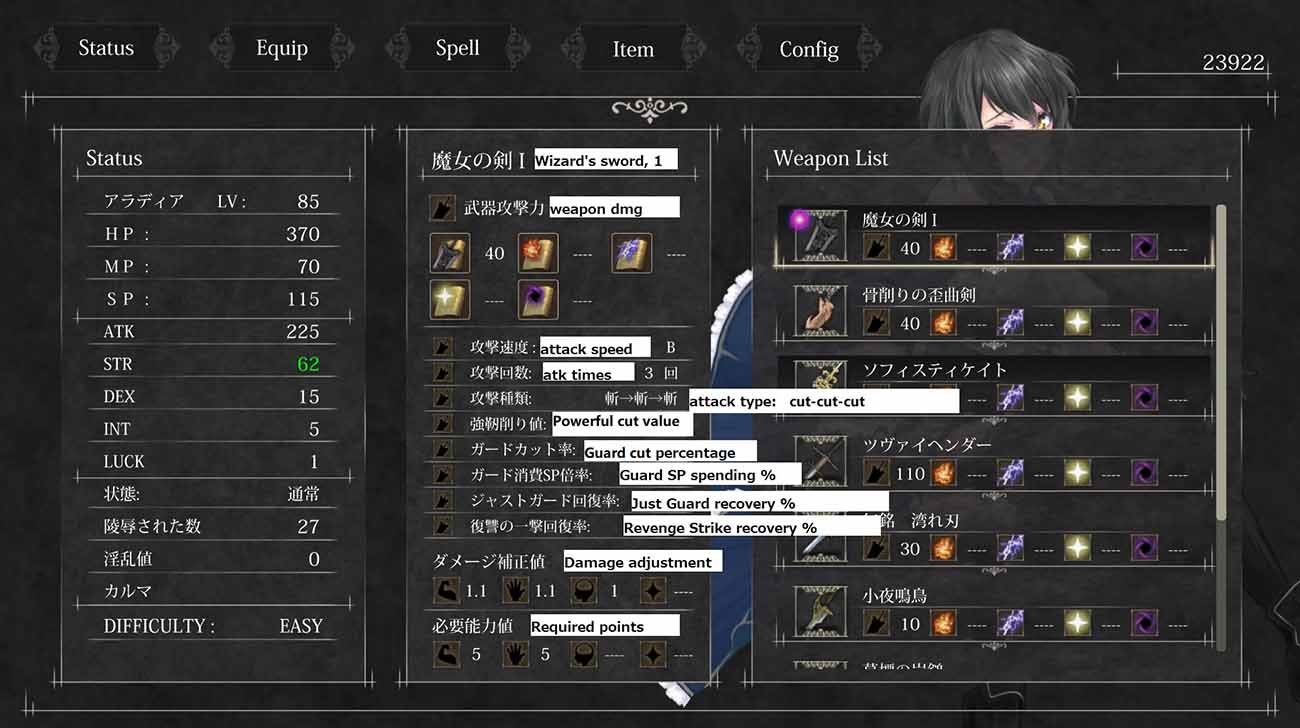The image size is (1300, 728).
Task: Click the lightning icon on the 骨削りの歪曲剣 entry
Action: tap(1010, 322)
